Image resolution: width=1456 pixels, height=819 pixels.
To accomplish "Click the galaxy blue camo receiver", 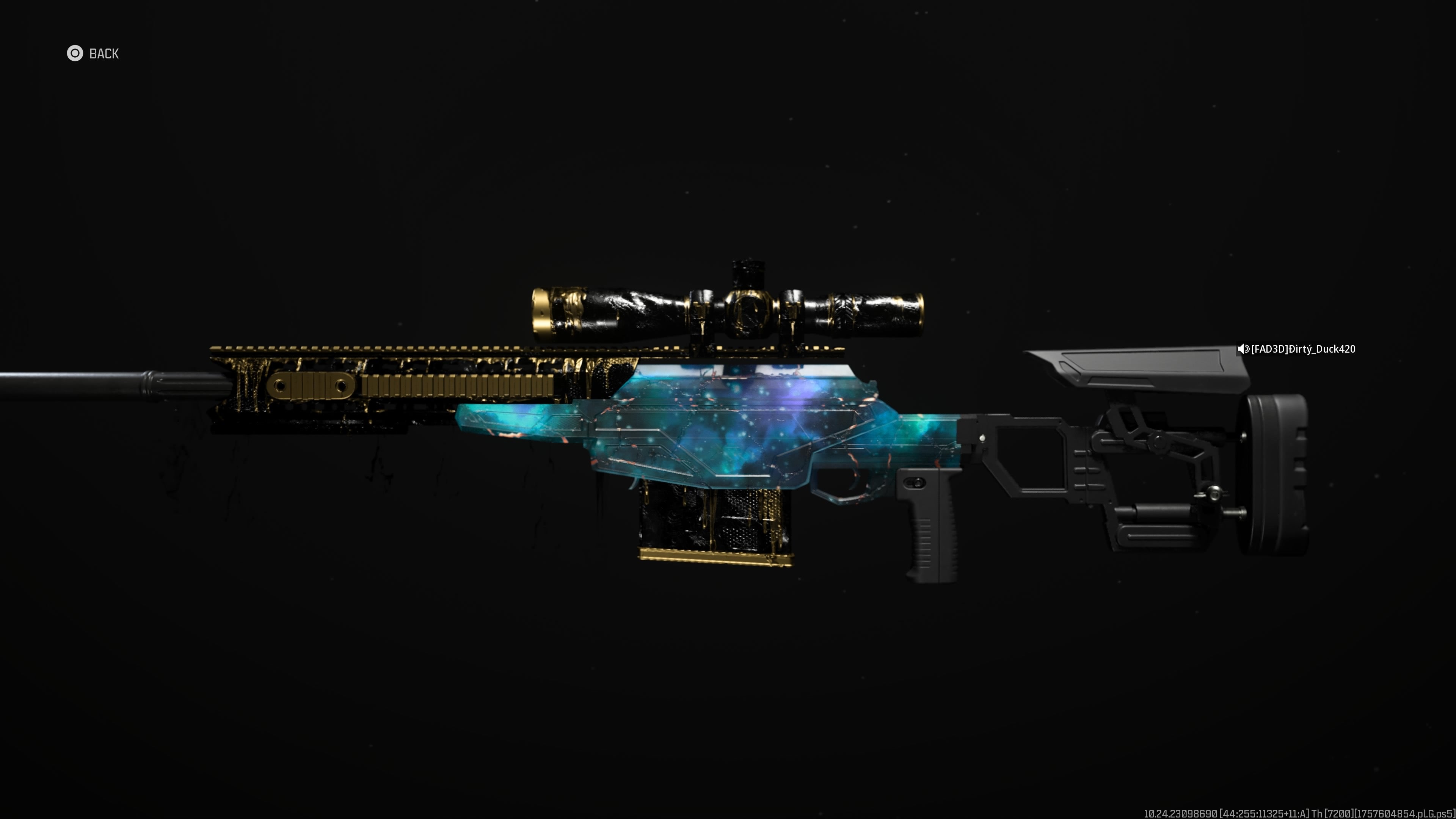I will point(735,430).
